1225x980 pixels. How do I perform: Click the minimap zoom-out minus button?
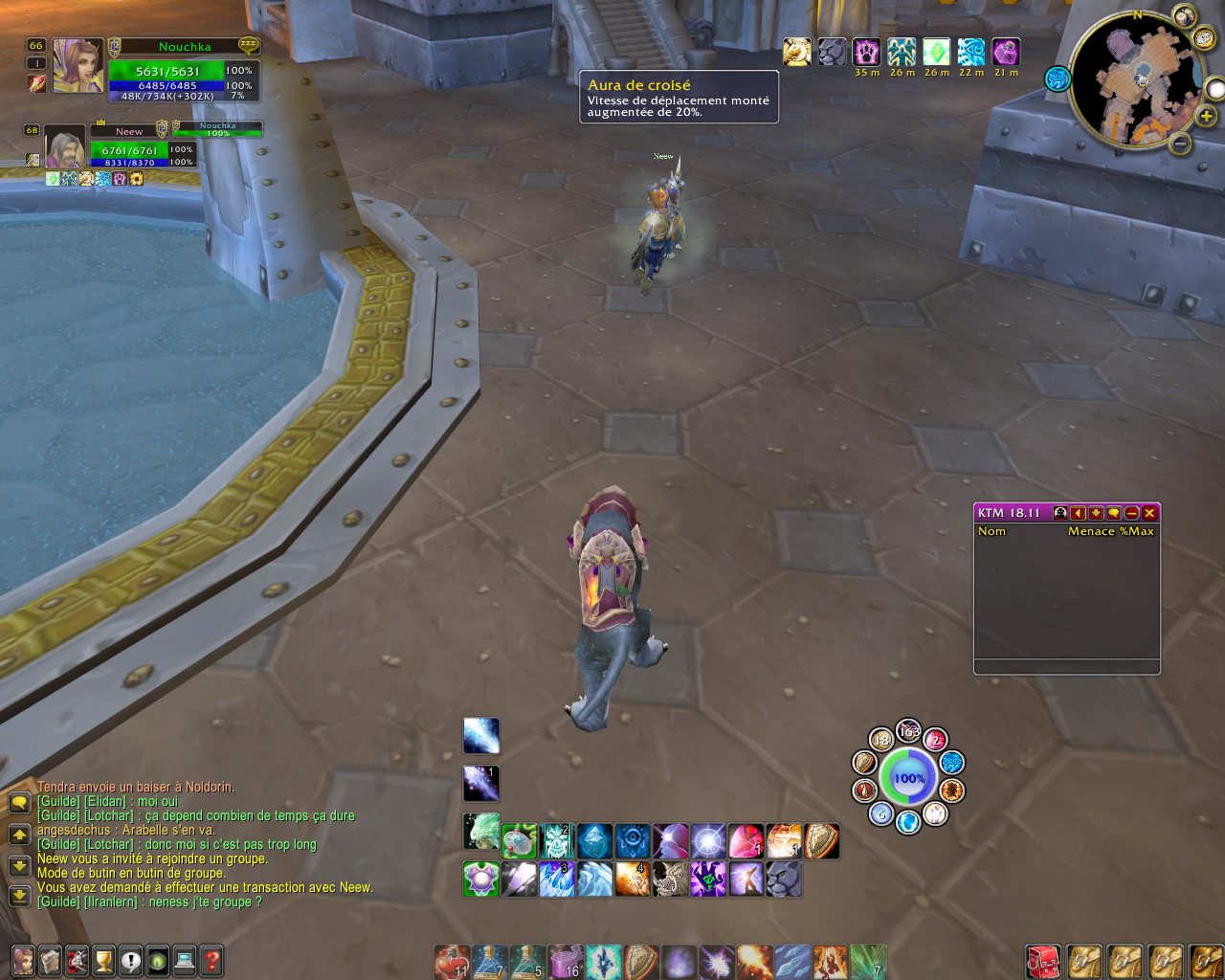click(1181, 144)
